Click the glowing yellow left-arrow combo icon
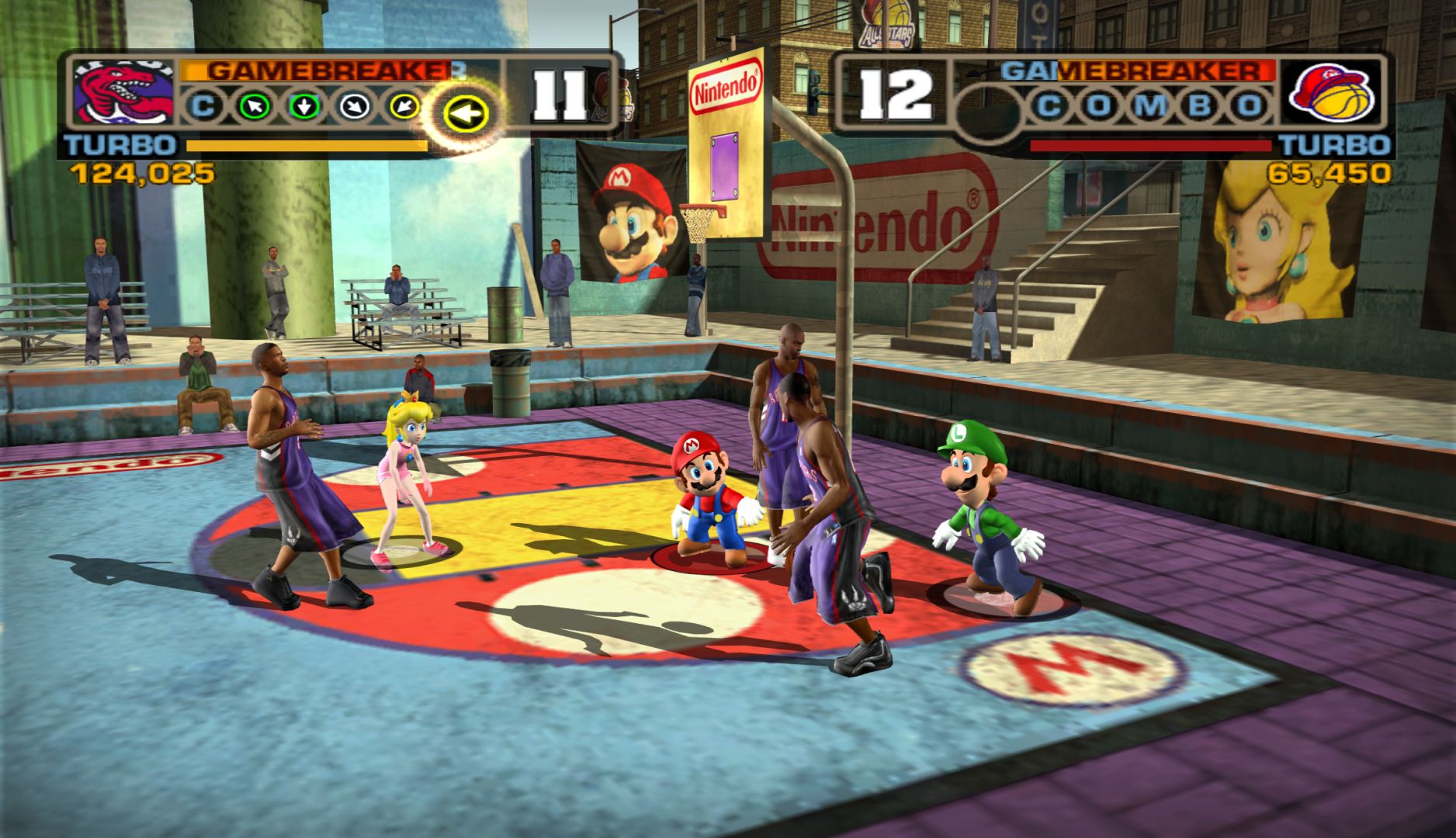 [x=465, y=115]
